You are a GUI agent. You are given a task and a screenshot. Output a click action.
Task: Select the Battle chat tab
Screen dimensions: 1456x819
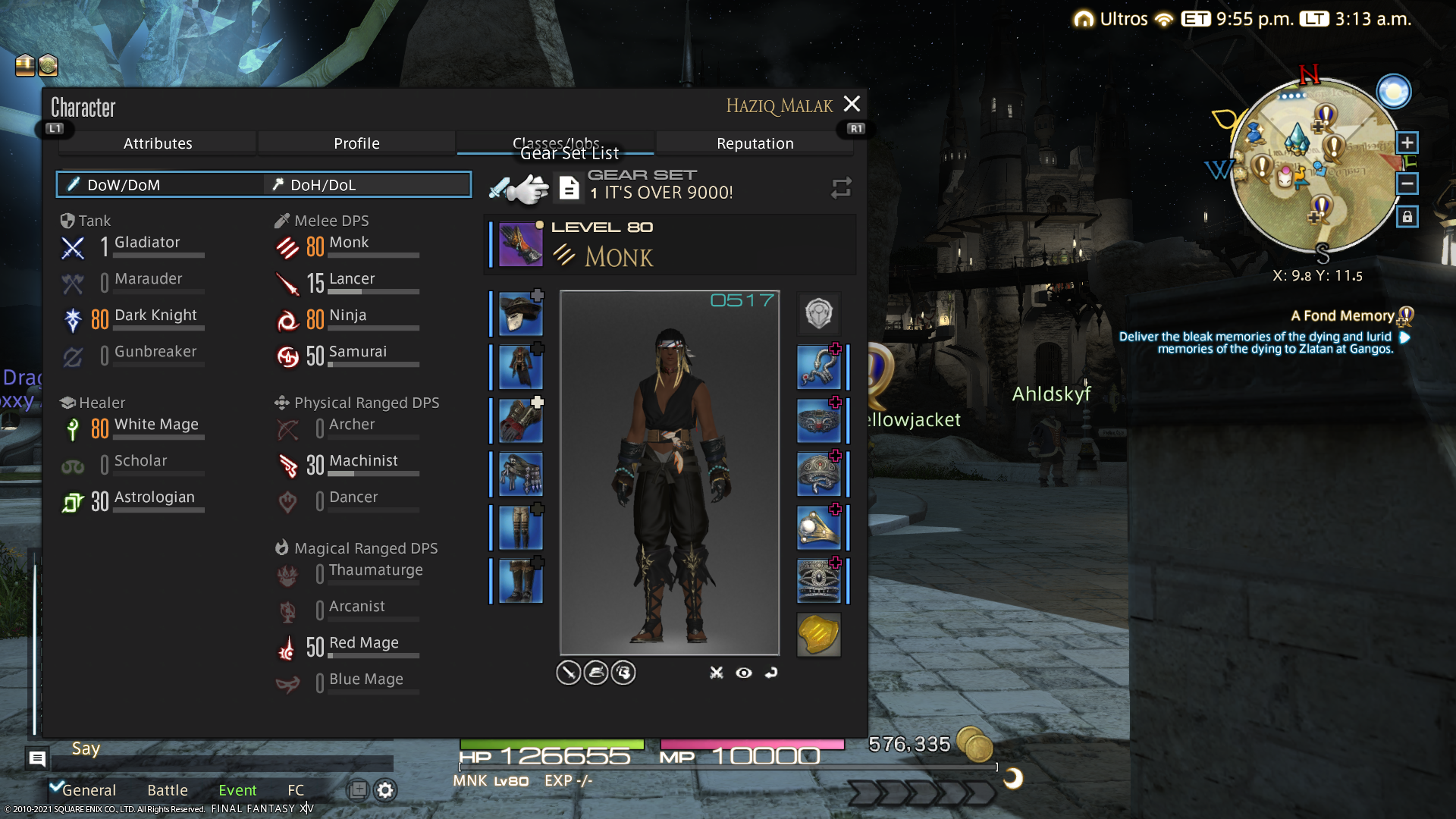[167, 790]
